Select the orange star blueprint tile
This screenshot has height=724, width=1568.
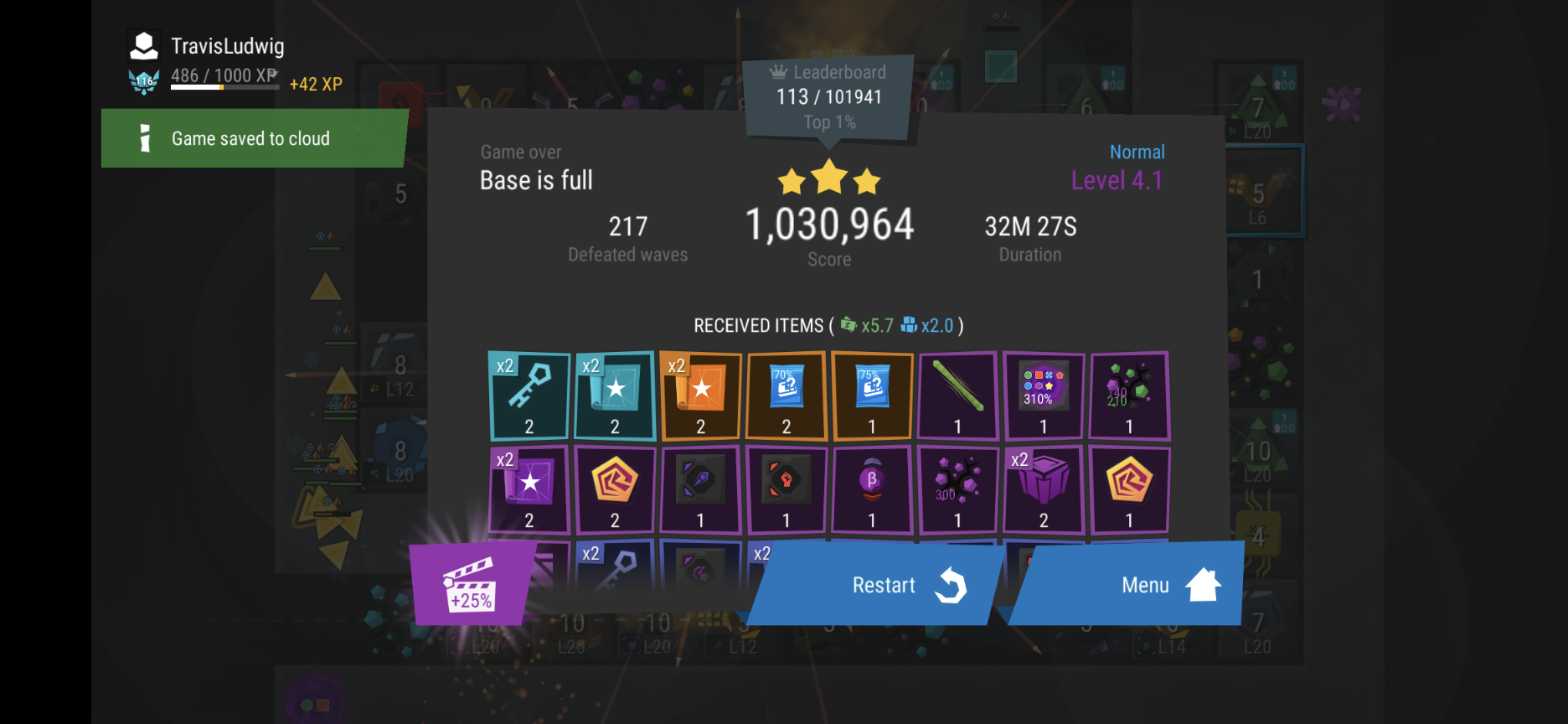click(701, 396)
